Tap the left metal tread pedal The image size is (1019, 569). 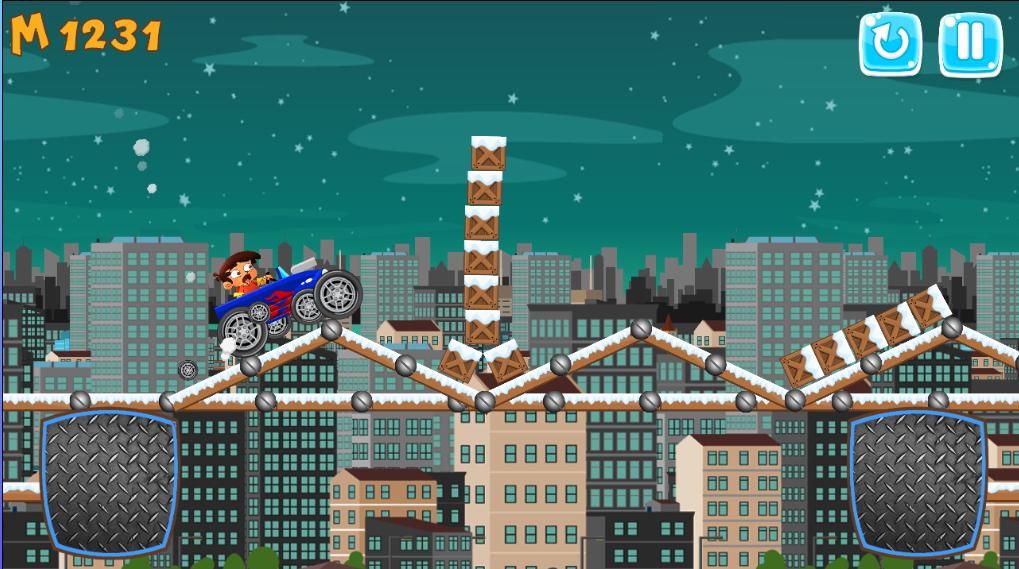pos(109,482)
